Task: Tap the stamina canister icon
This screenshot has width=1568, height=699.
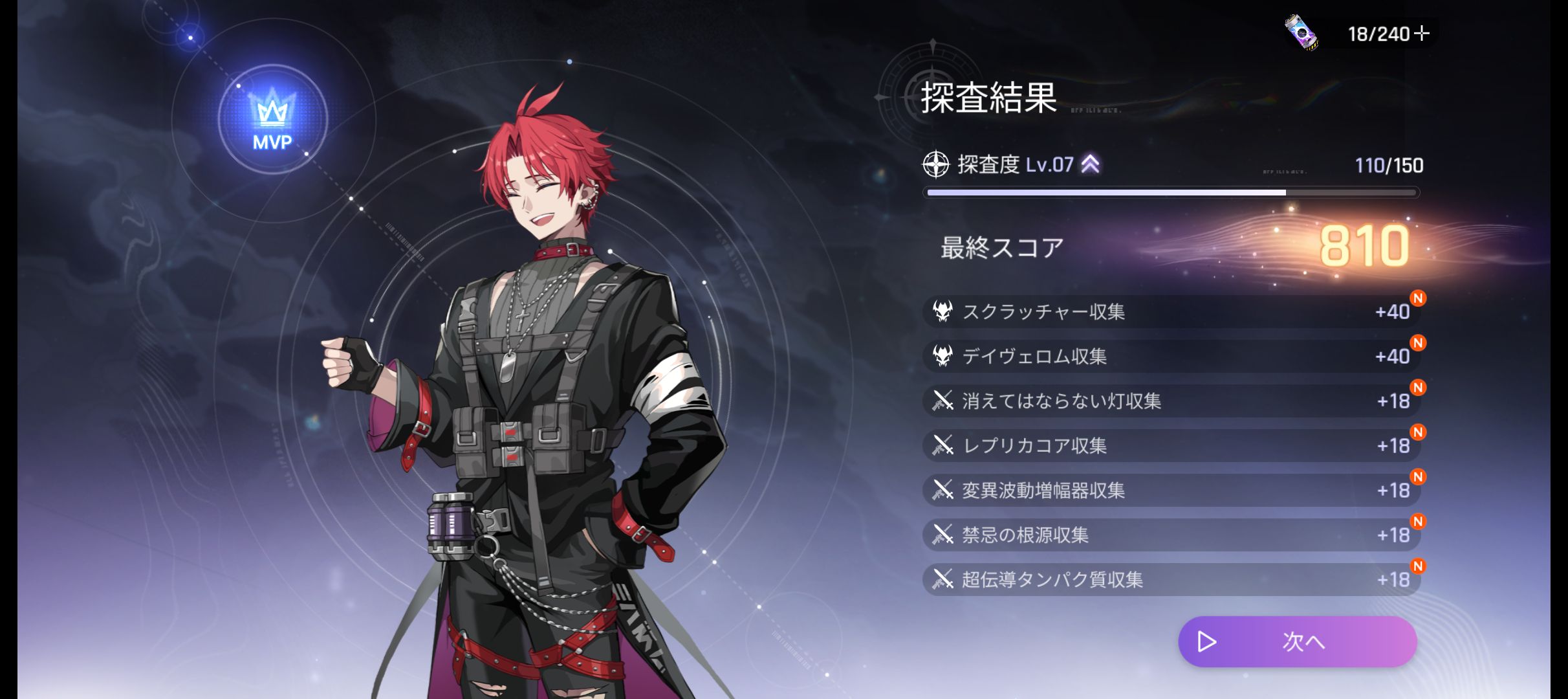Action: tap(1301, 32)
